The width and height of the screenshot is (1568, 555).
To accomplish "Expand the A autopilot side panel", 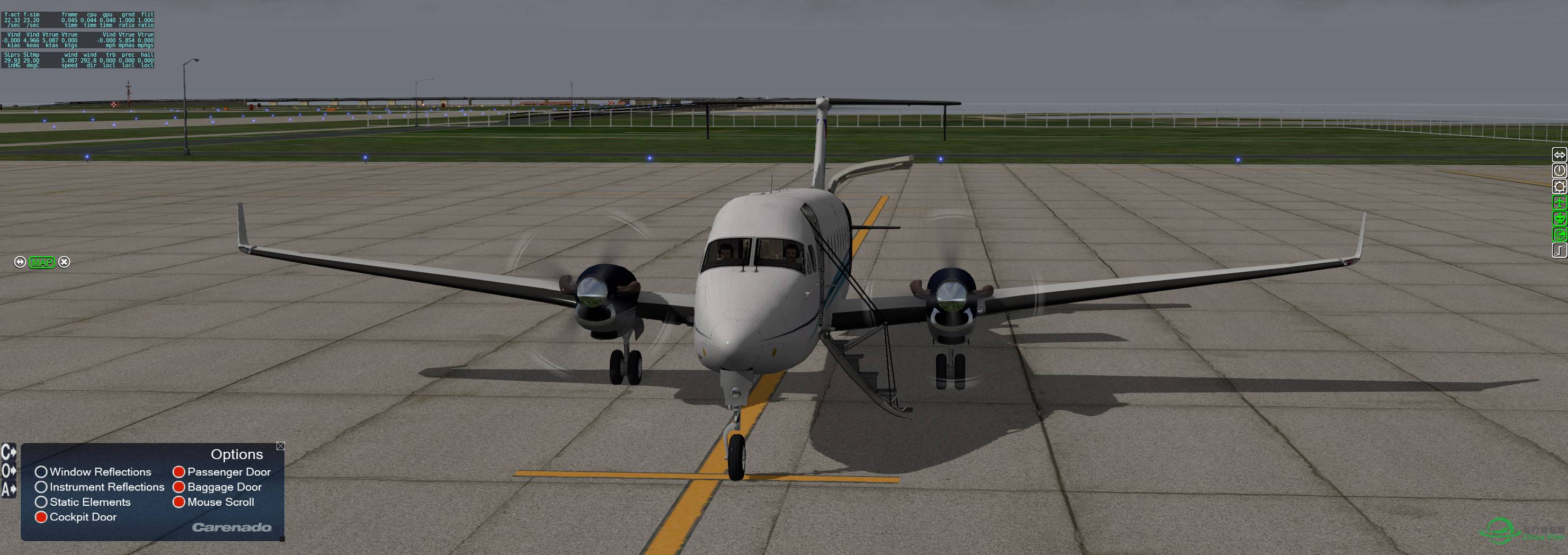I will click(x=8, y=489).
